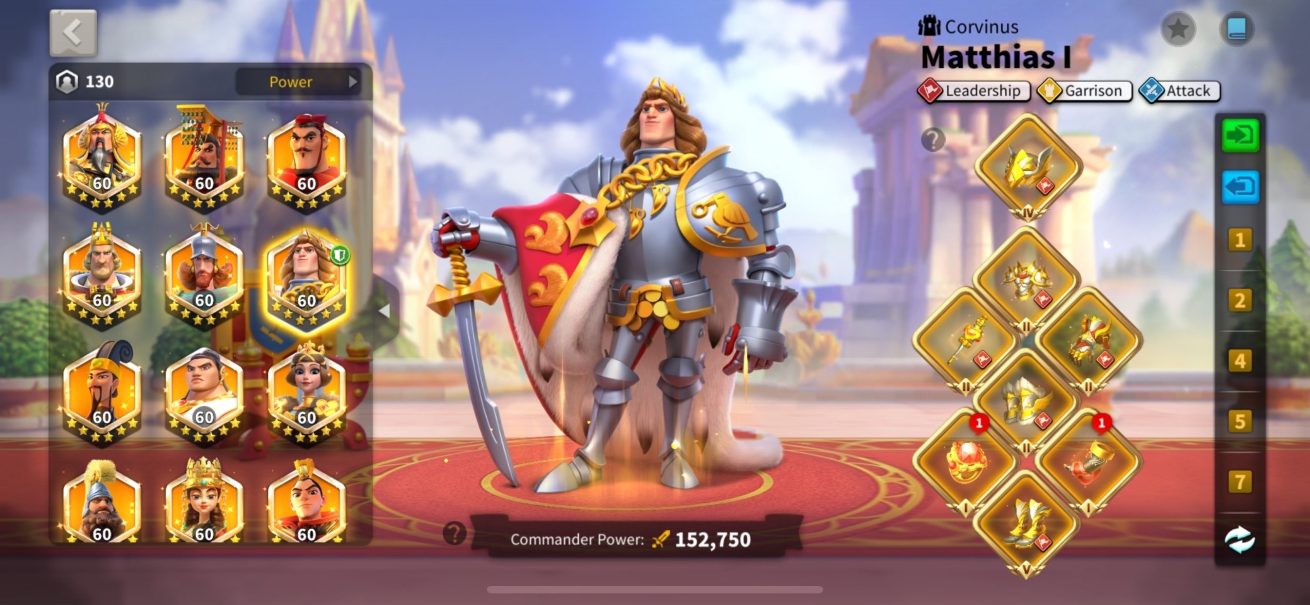The width and height of the screenshot is (1310, 605).
Task: Open the blue book icon
Action: (x=1237, y=29)
